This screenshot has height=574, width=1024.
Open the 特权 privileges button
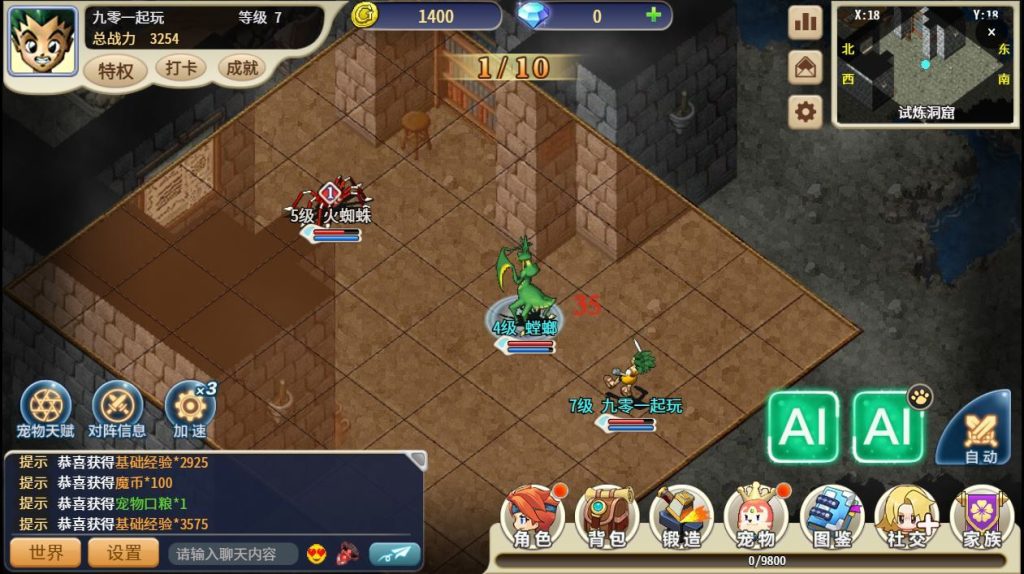coord(116,70)
